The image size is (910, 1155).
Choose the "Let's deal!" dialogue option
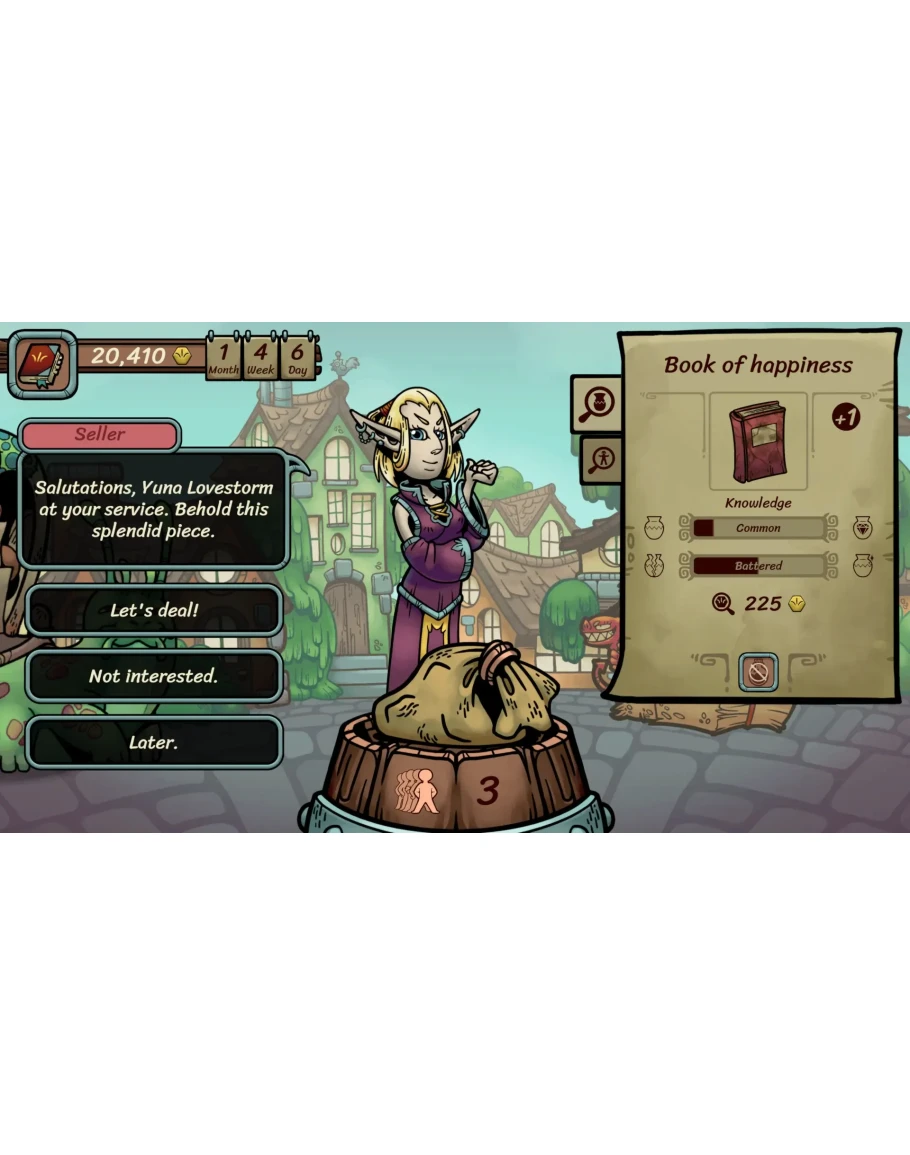click(x=154, y=610)
